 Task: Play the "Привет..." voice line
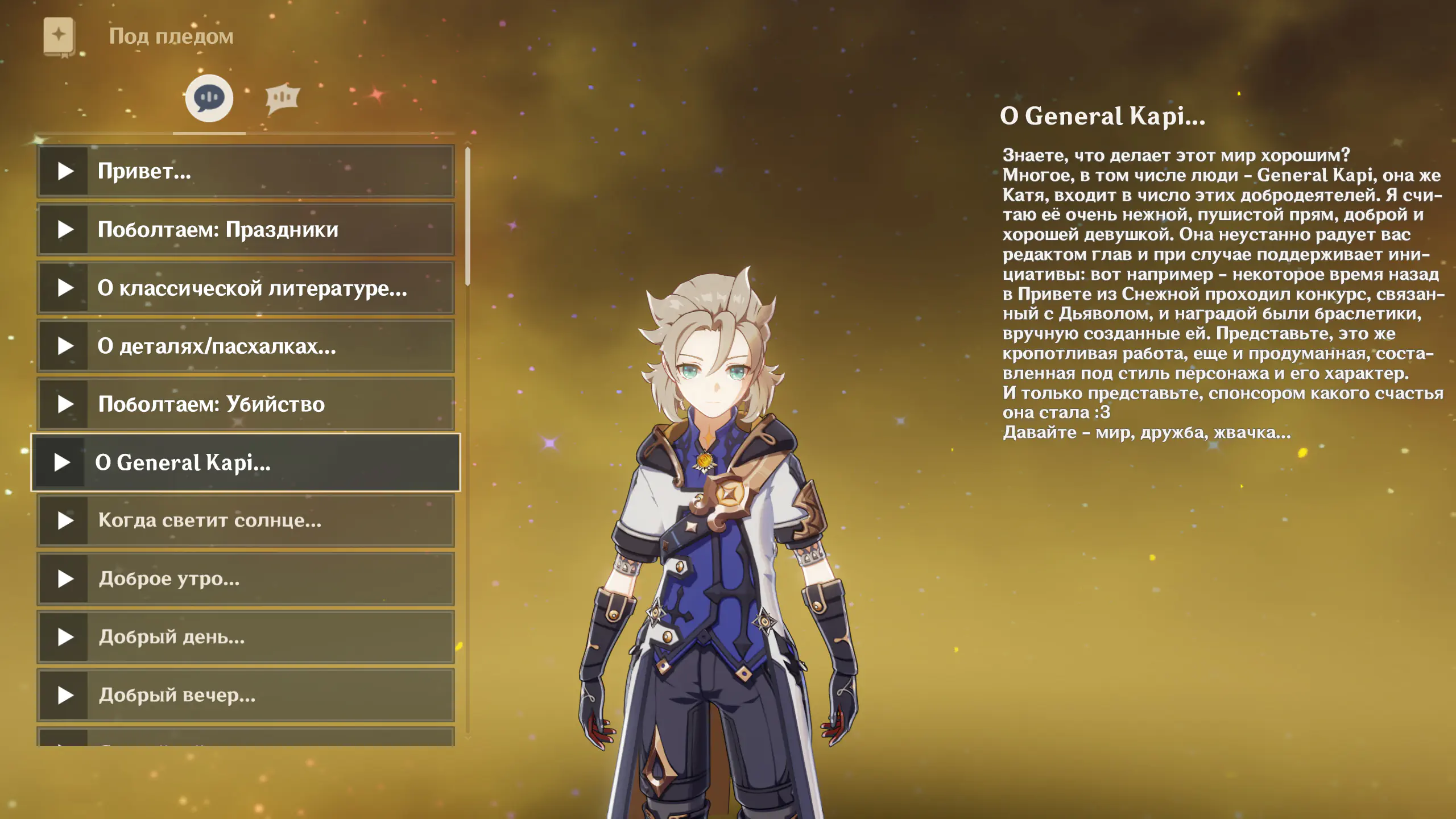coord(246,171)
